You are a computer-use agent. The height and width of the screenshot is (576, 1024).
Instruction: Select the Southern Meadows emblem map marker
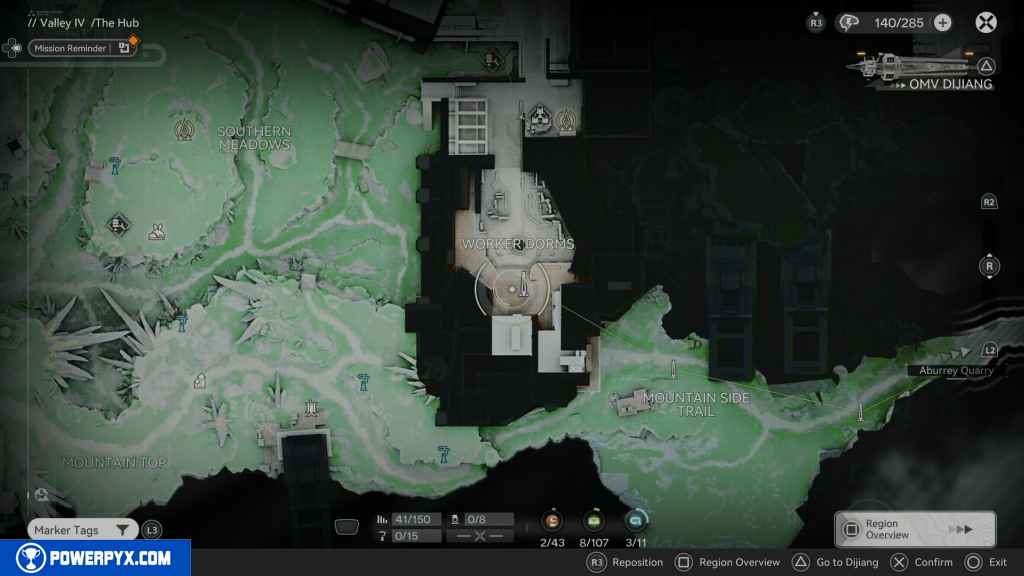(x=183, y=129)
